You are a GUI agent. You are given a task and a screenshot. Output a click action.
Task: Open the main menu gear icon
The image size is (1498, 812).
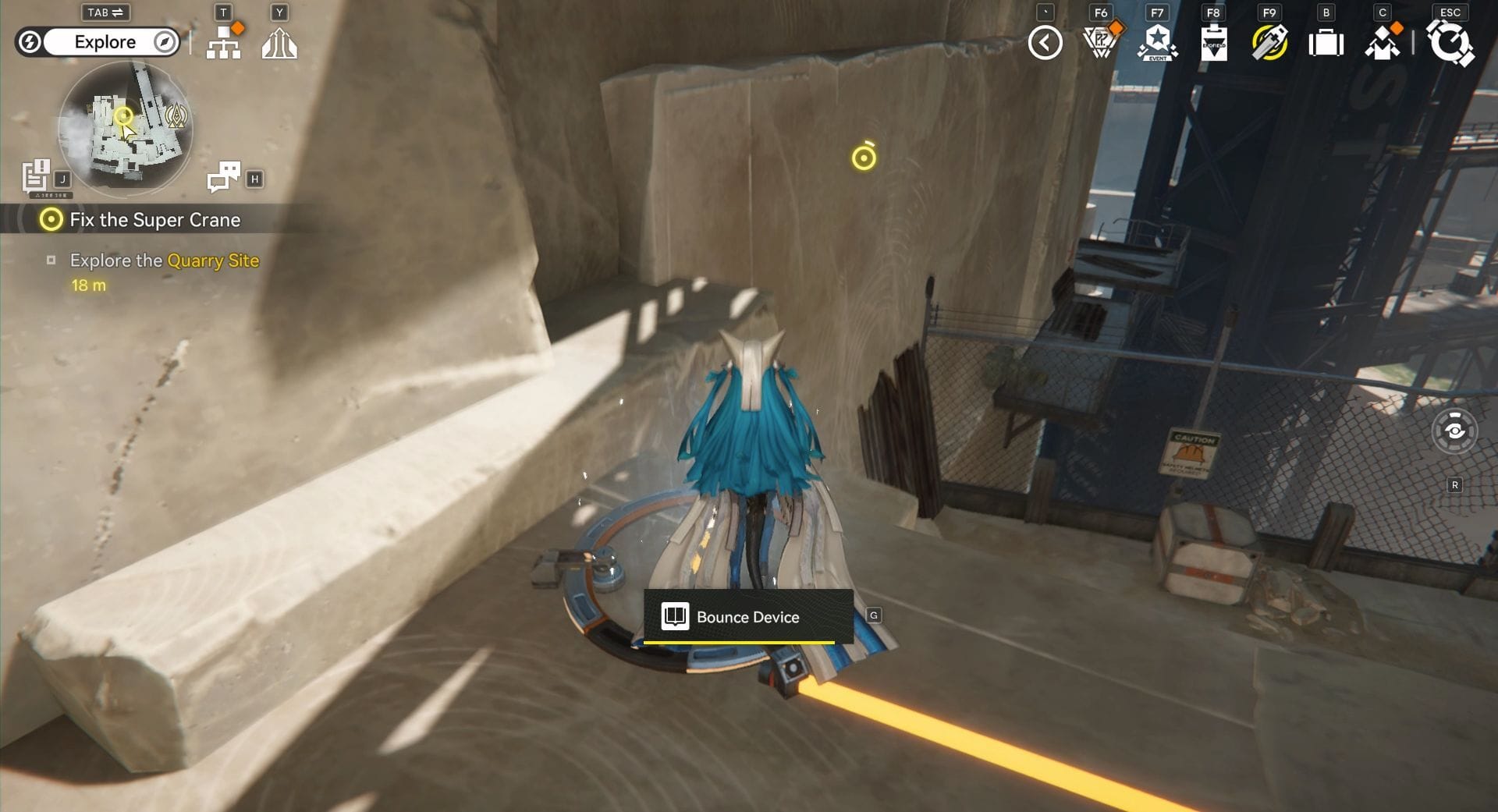(x=1450, y=43)
